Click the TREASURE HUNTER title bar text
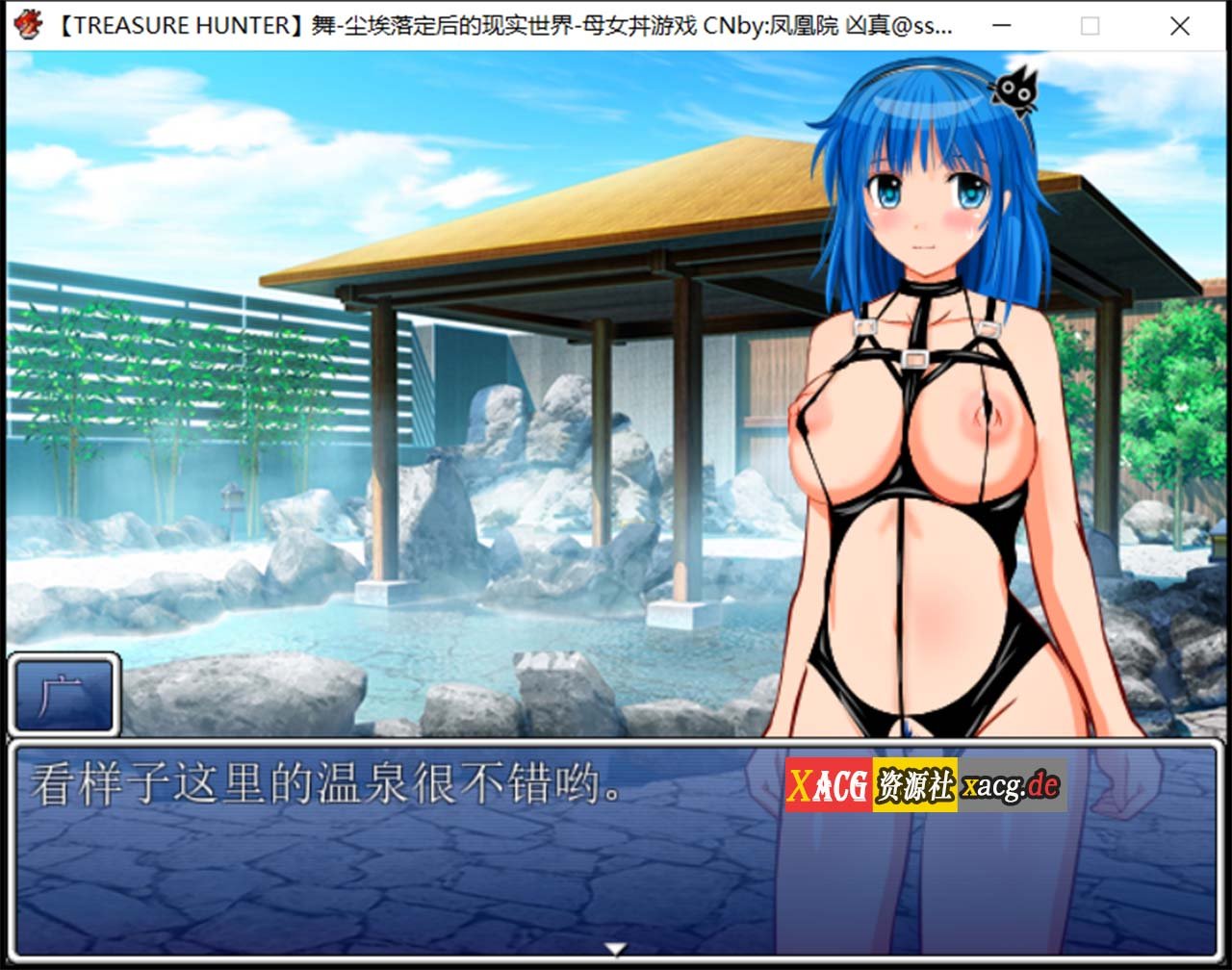The height and width of the screenshot is (970, 1232). (x=178, y=27)
